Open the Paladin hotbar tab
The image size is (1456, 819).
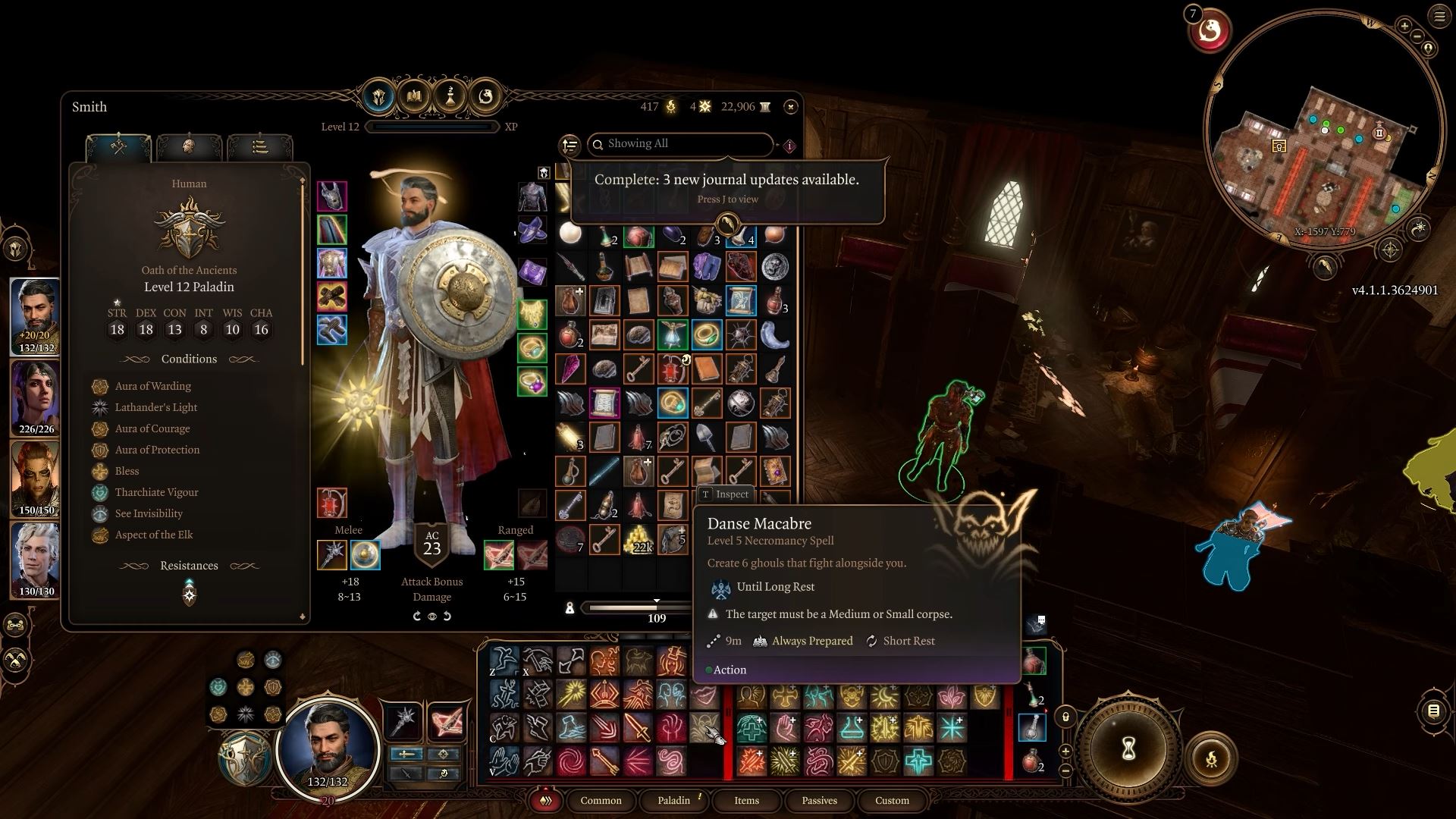tap(673, 801)
